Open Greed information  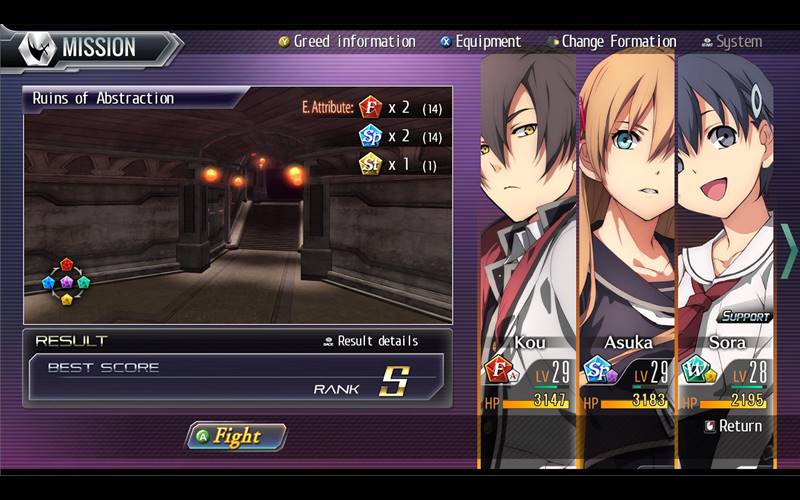(x=346, y=42)
